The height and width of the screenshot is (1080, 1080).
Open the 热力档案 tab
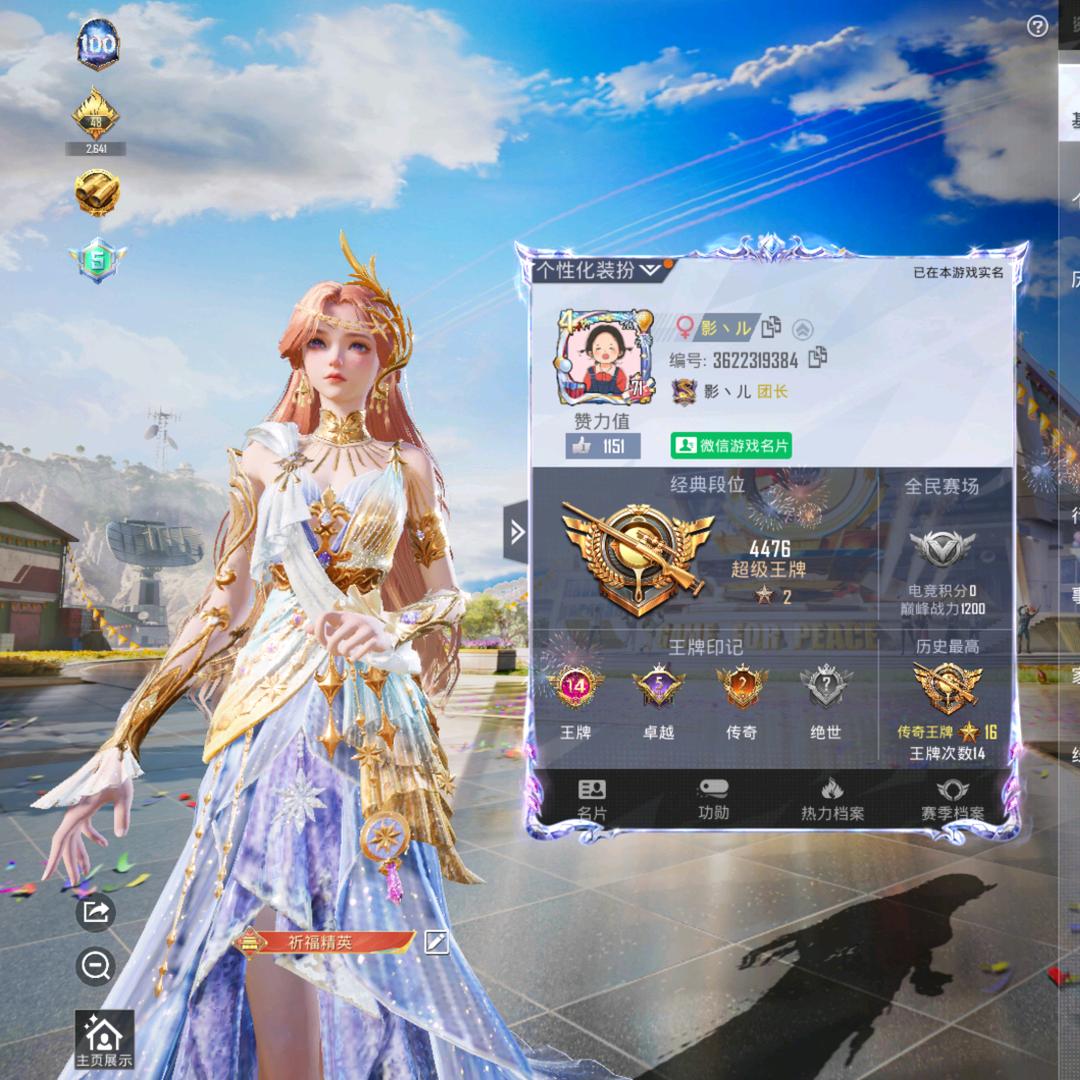pos(832,800)
